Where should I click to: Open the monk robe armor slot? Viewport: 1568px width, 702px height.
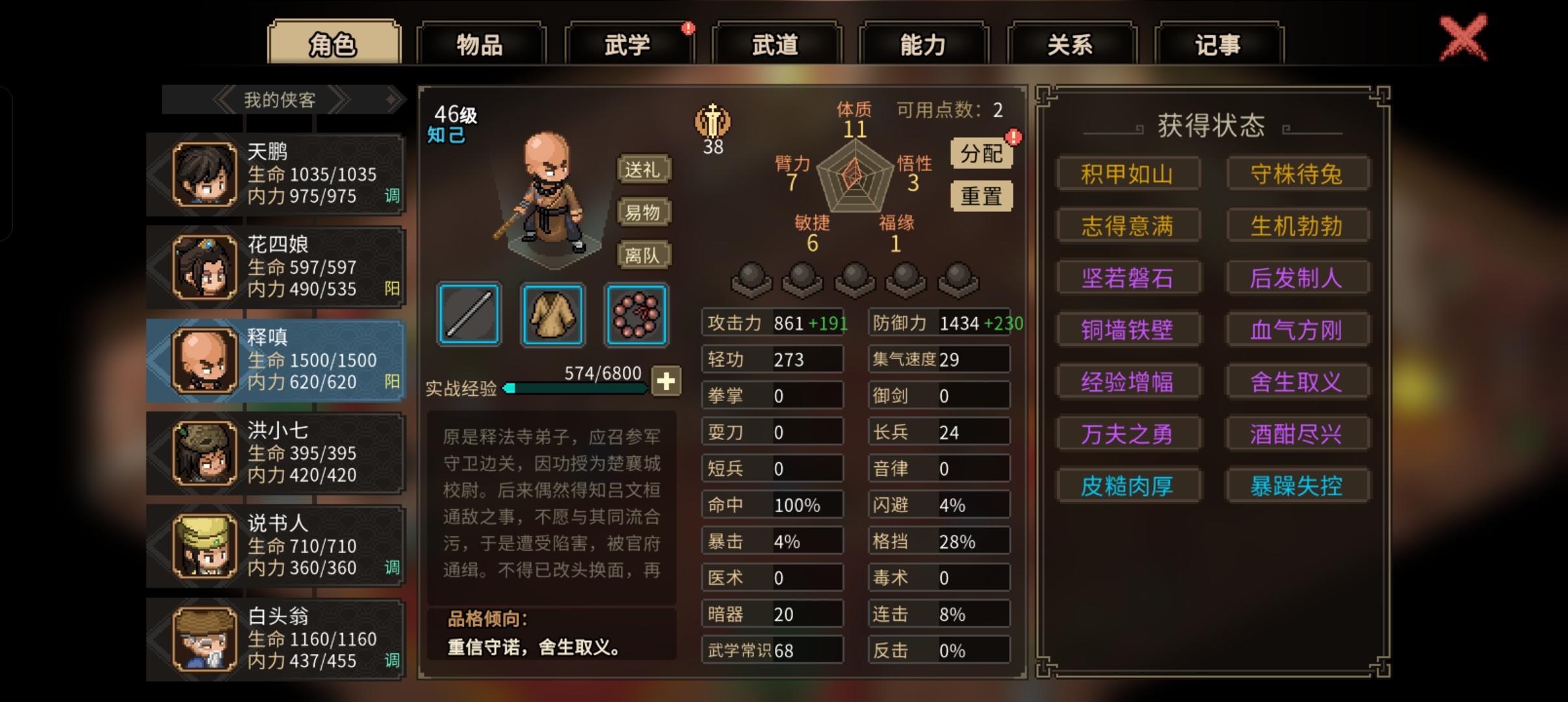pos(552,315)
